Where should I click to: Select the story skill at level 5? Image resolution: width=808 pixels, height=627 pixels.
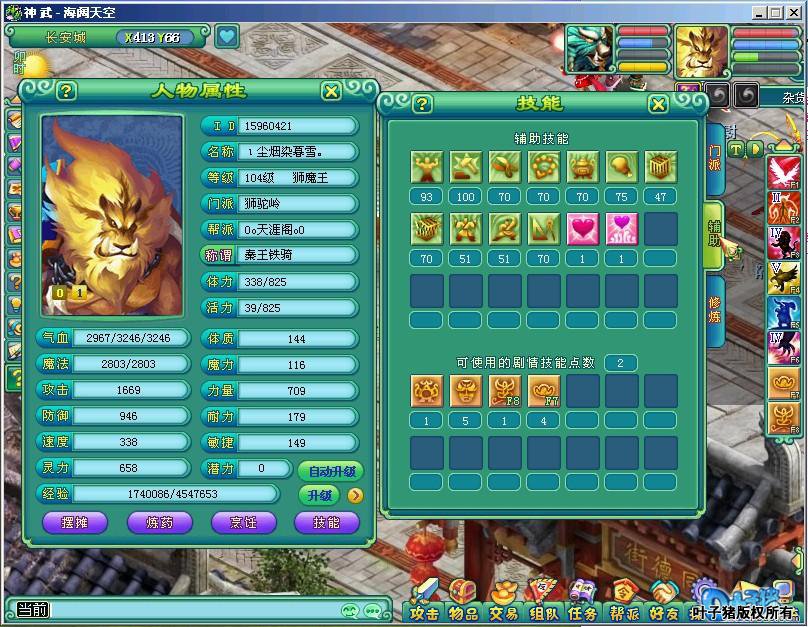[465, 391]
